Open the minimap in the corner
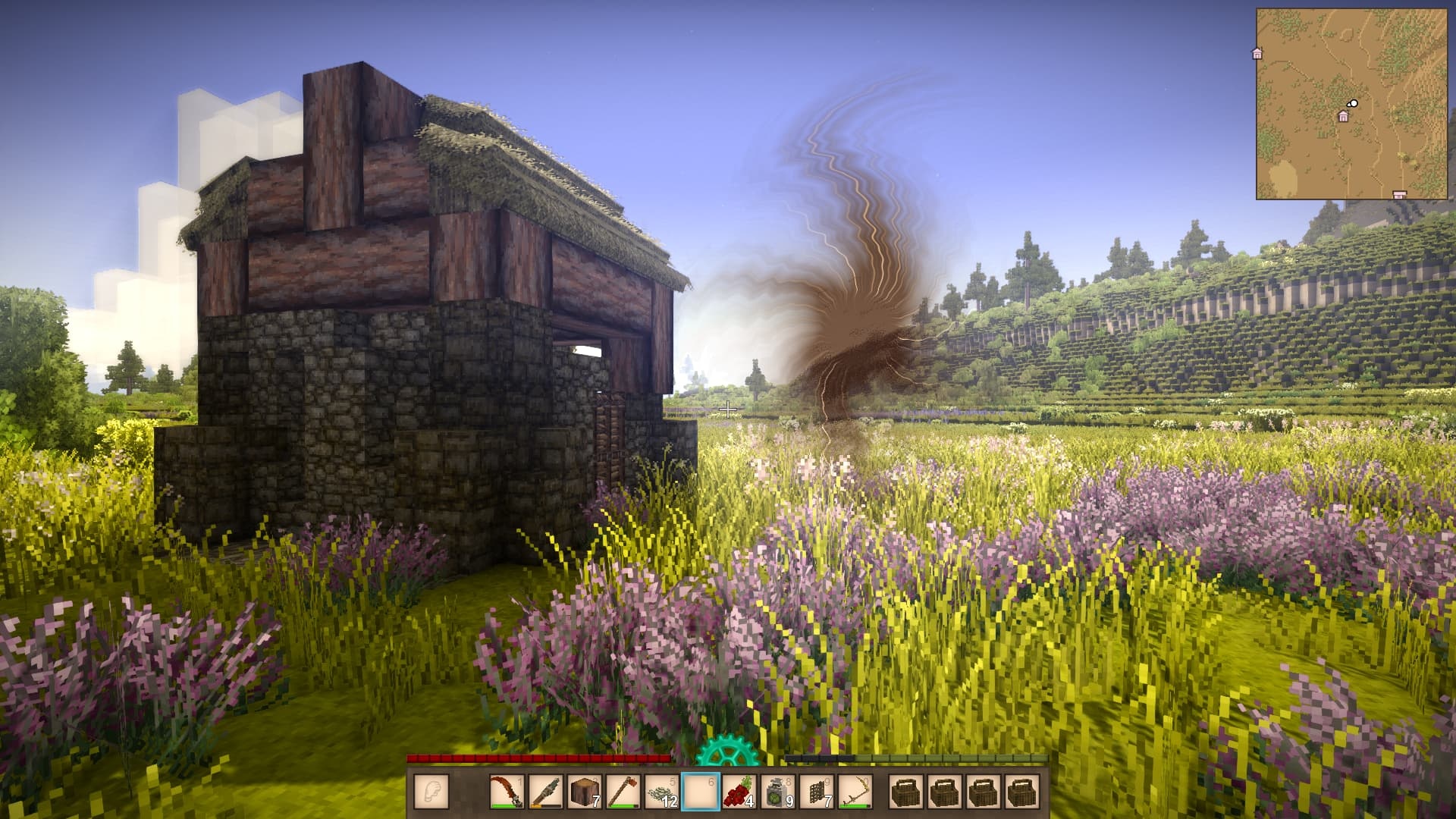1456x819 pixels. 1351,104
